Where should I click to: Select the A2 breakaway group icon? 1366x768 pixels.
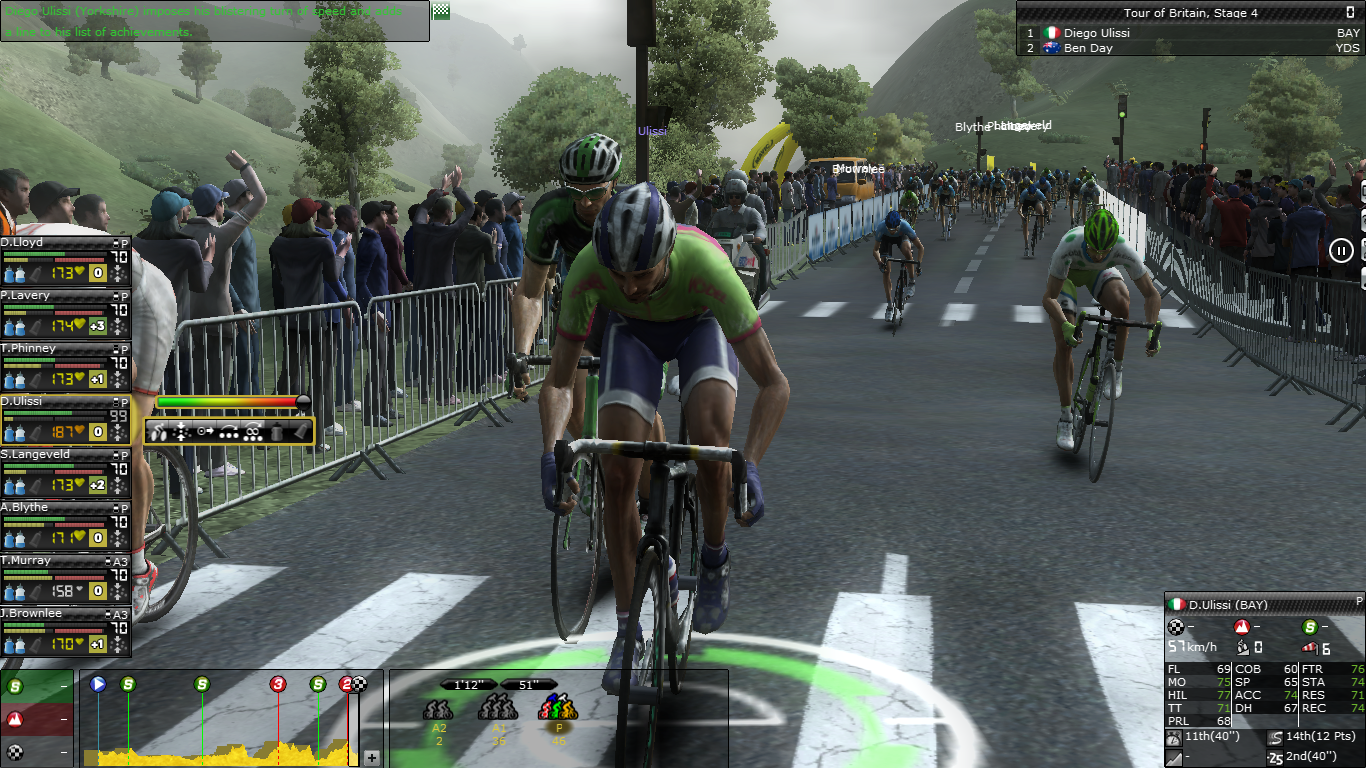point(438,710)
